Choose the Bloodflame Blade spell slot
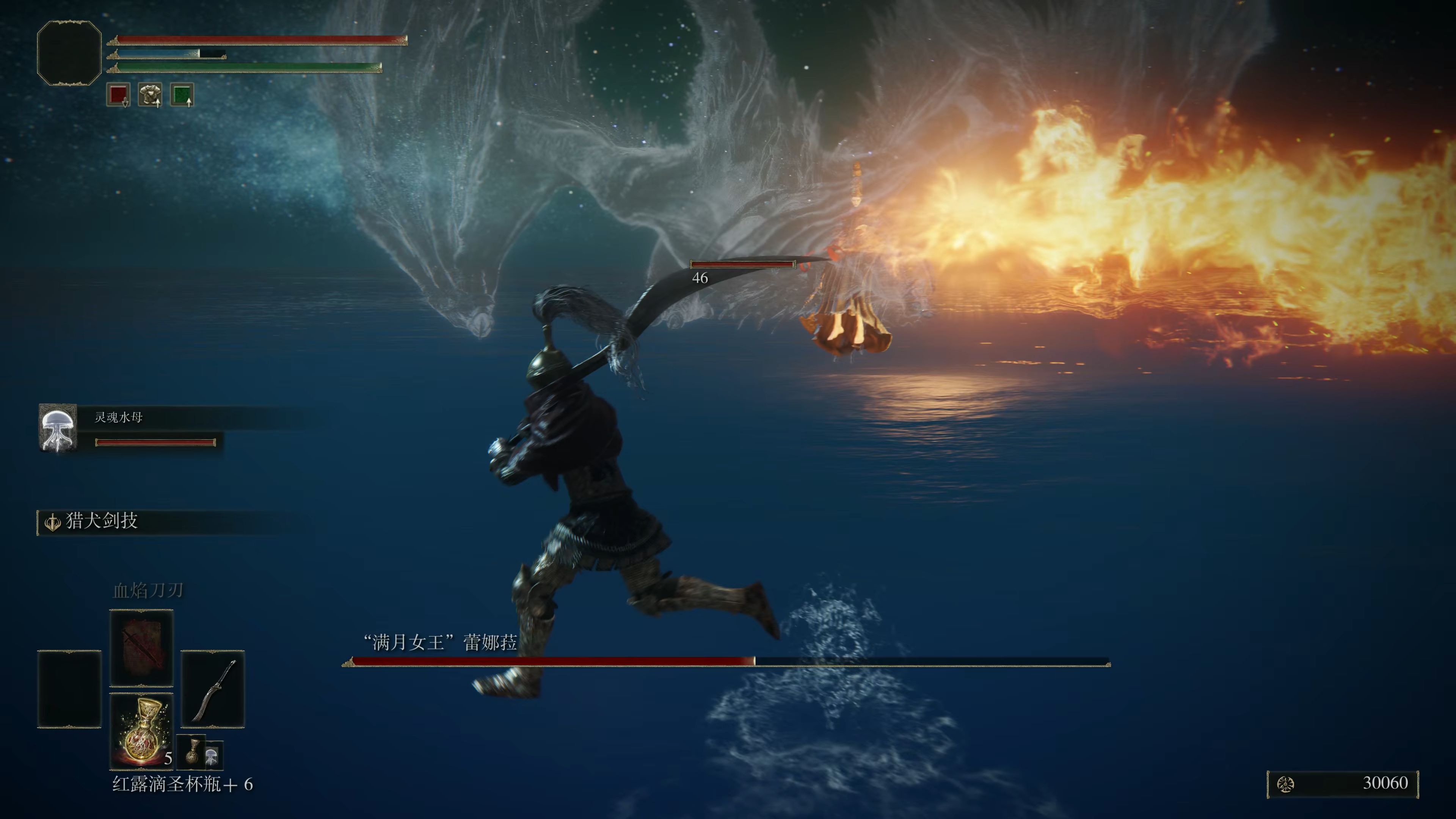 141,647
